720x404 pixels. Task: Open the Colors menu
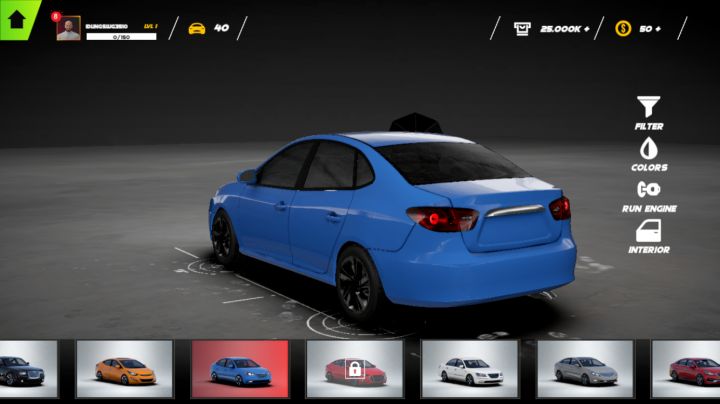pos(649,152)
